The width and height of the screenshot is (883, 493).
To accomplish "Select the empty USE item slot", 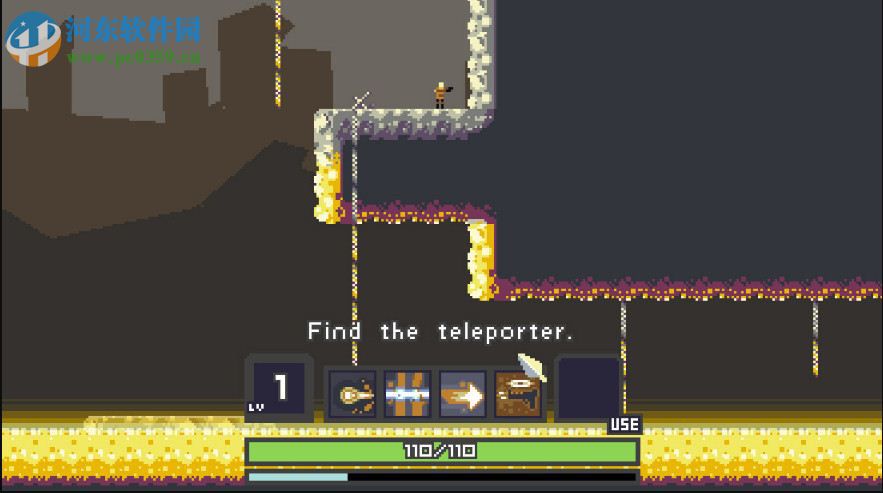I will click(588, 389).
